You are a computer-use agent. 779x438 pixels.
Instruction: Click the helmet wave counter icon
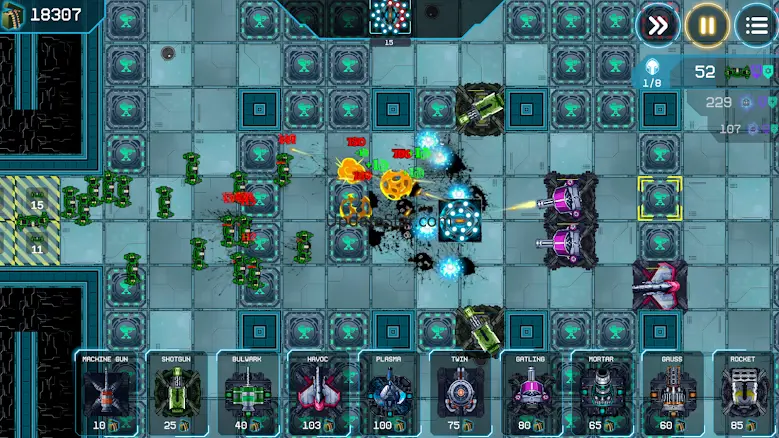tap(652, 69)
